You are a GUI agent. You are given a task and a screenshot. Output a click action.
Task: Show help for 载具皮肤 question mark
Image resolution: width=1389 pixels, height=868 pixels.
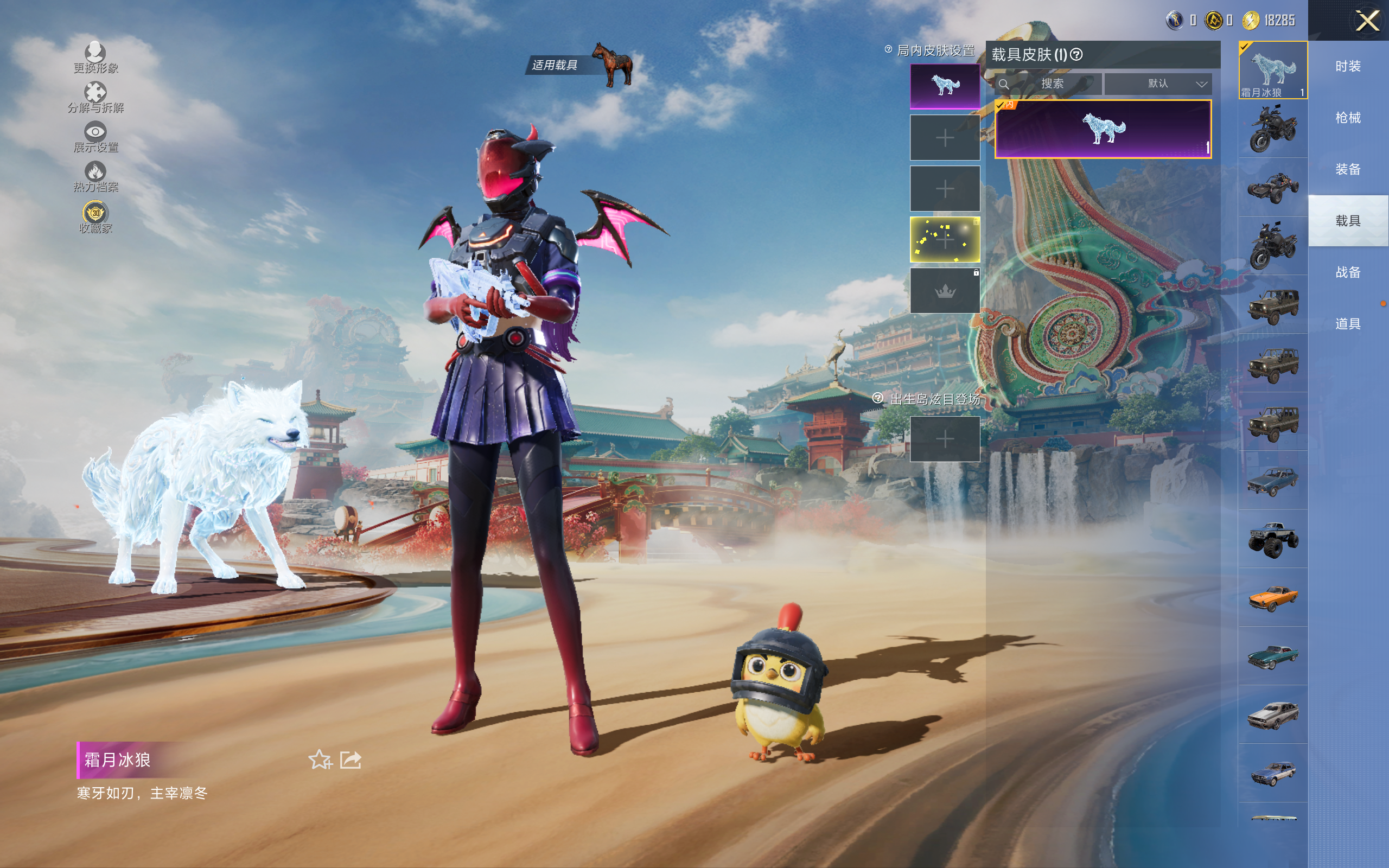tap(1077, 55)
